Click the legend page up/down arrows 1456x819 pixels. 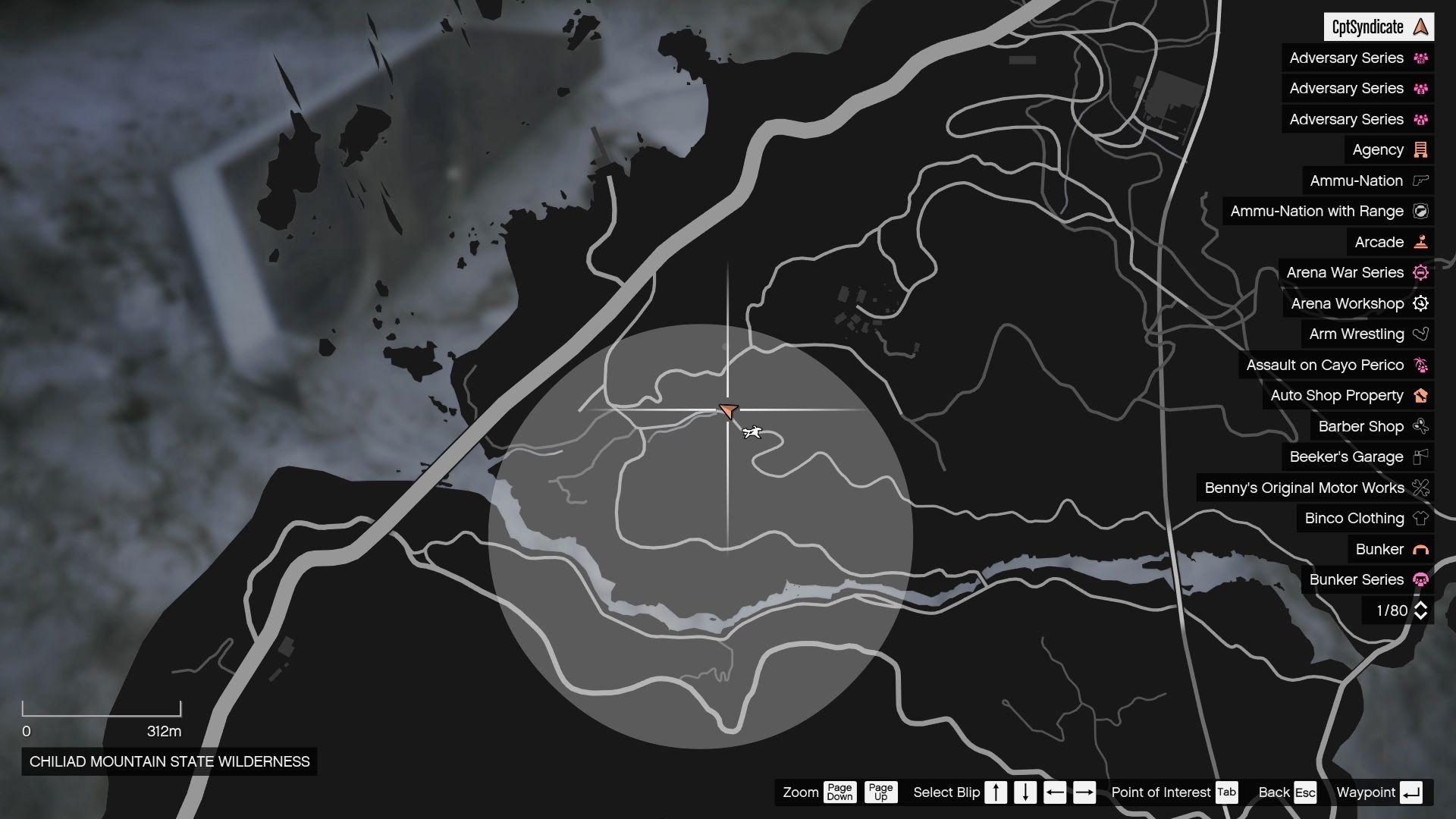tap(1420, 610)
